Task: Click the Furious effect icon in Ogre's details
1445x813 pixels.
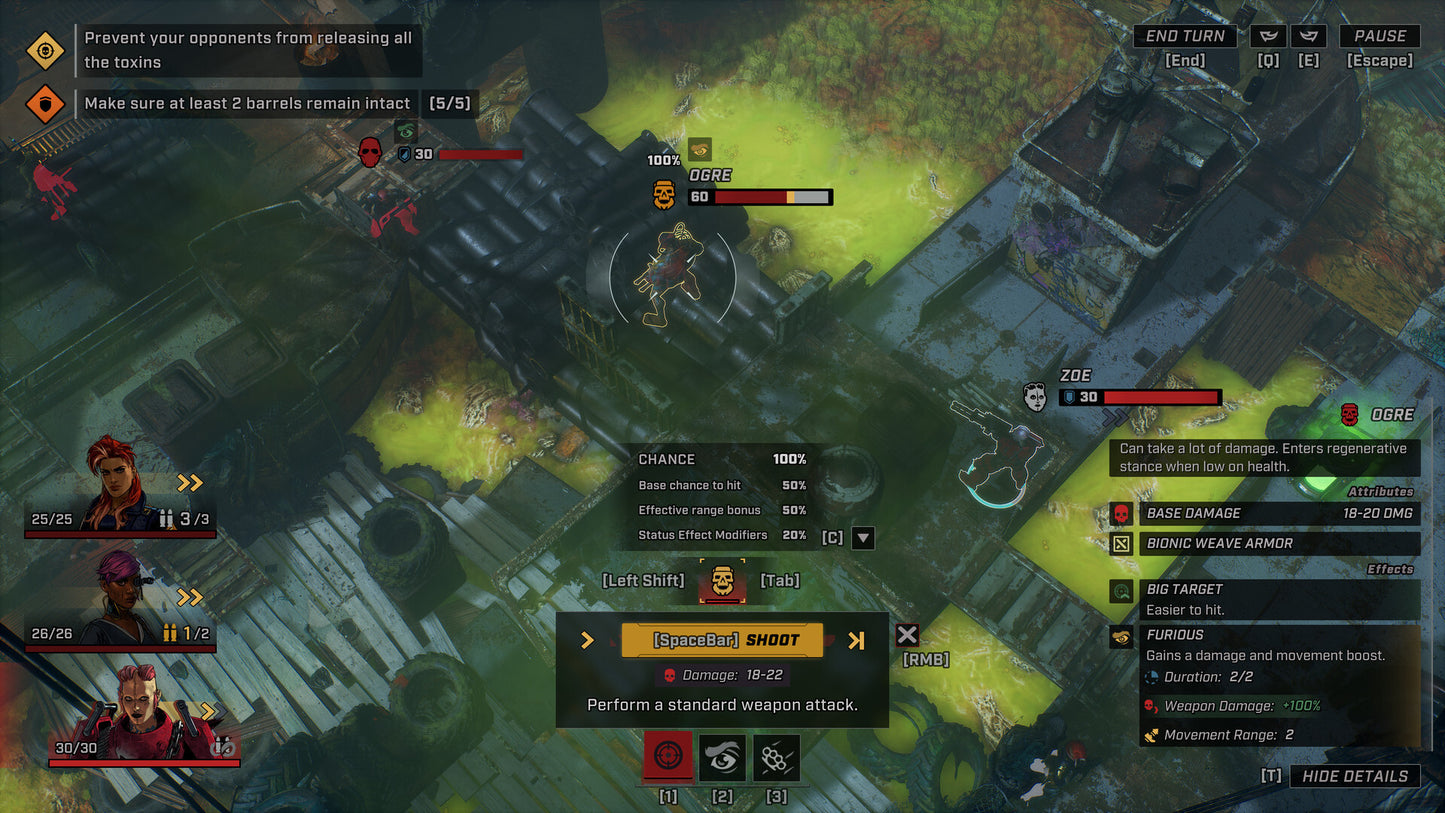Action: (x=1121, y=637)
